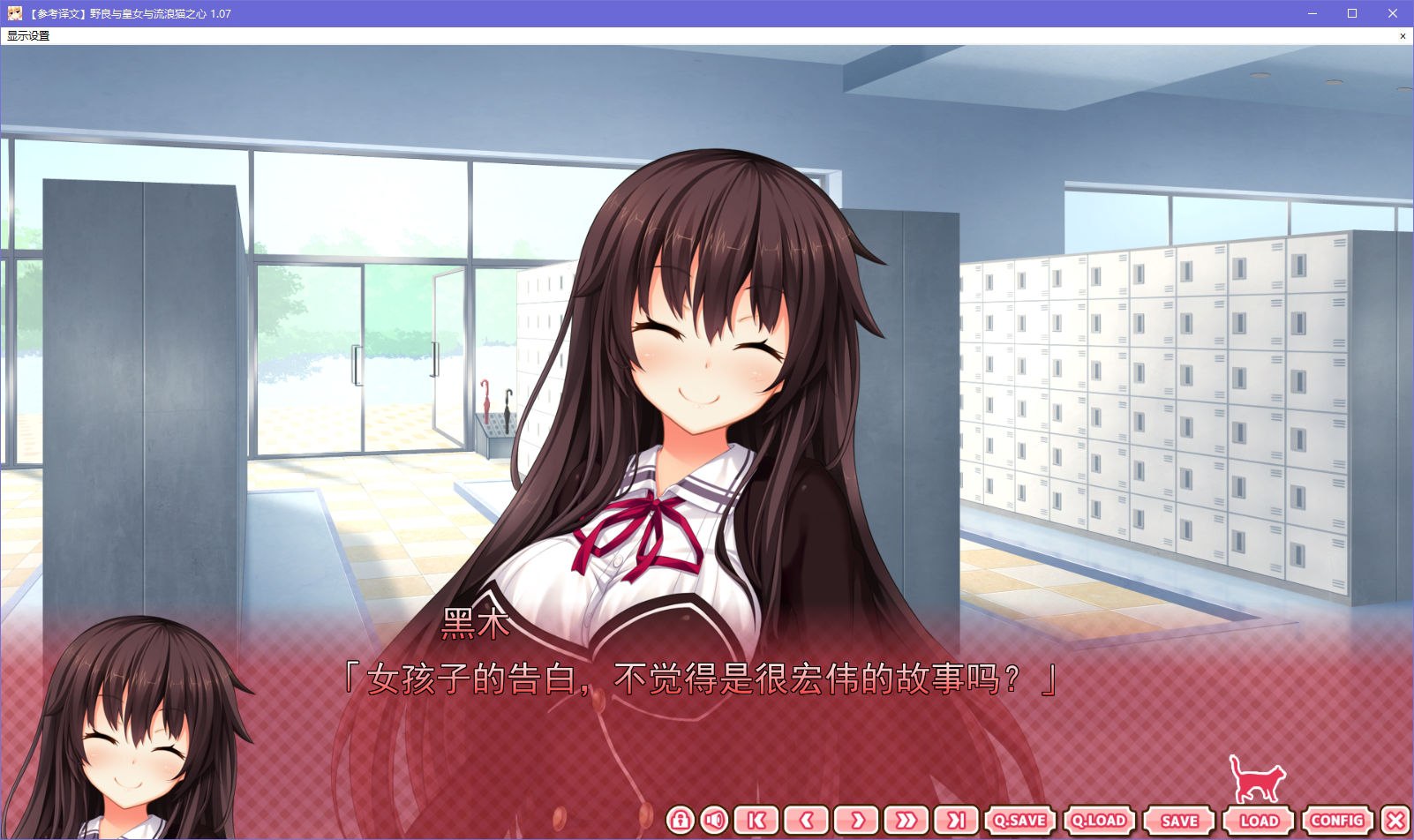
Task: Toggle the speaker icon to mute voices
Action: [x=712, y=820]
